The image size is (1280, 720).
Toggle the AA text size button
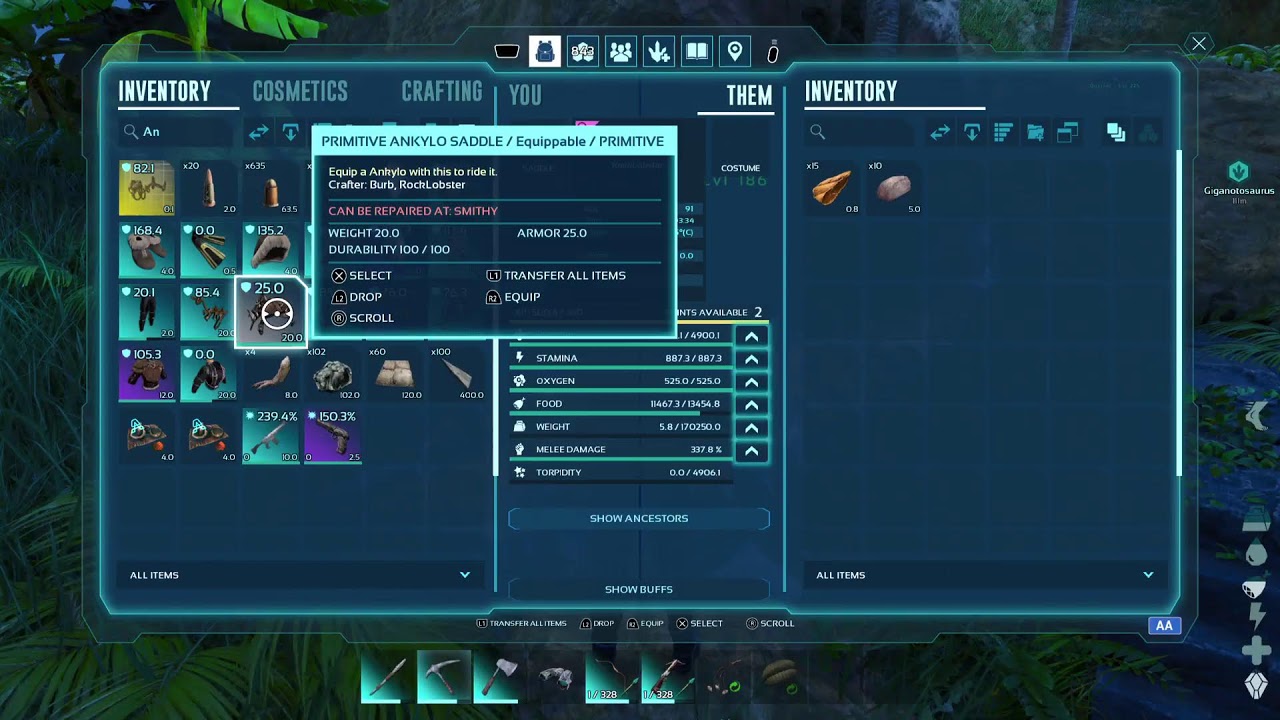pyautogui.click(x=1164, y=626)
